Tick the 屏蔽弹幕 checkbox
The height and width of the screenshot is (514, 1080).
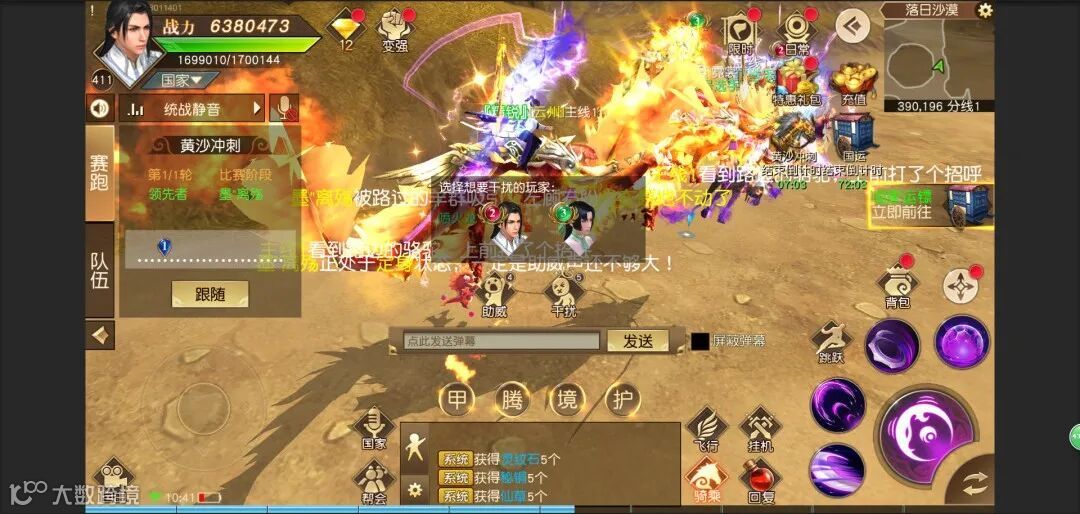(x=700, y=341)
